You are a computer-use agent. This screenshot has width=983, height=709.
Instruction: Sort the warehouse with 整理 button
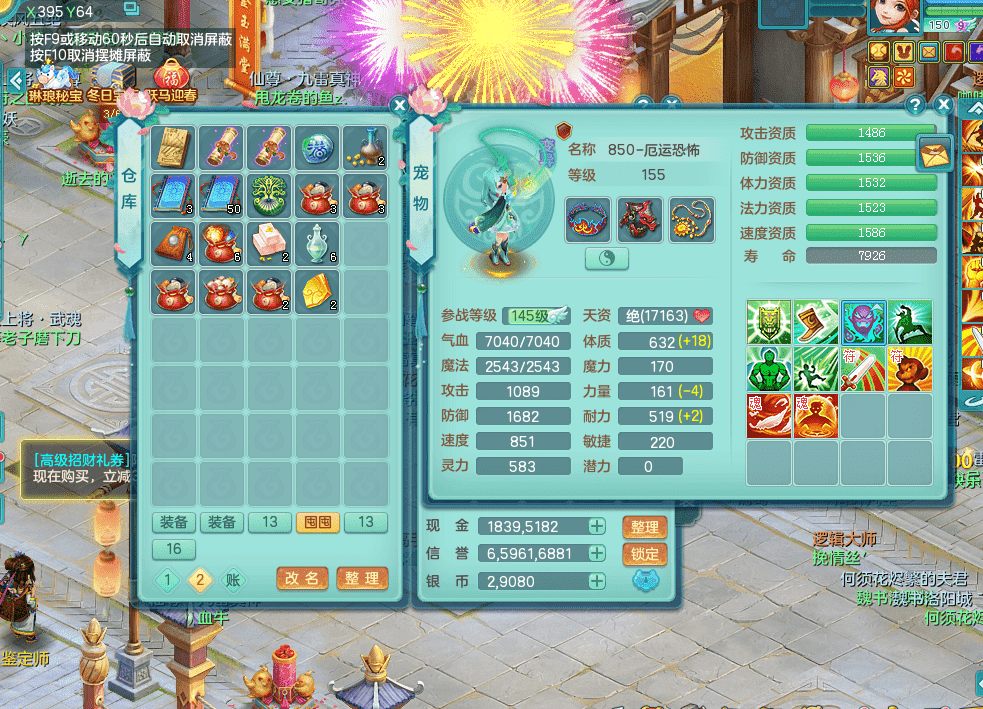[362, 578]
